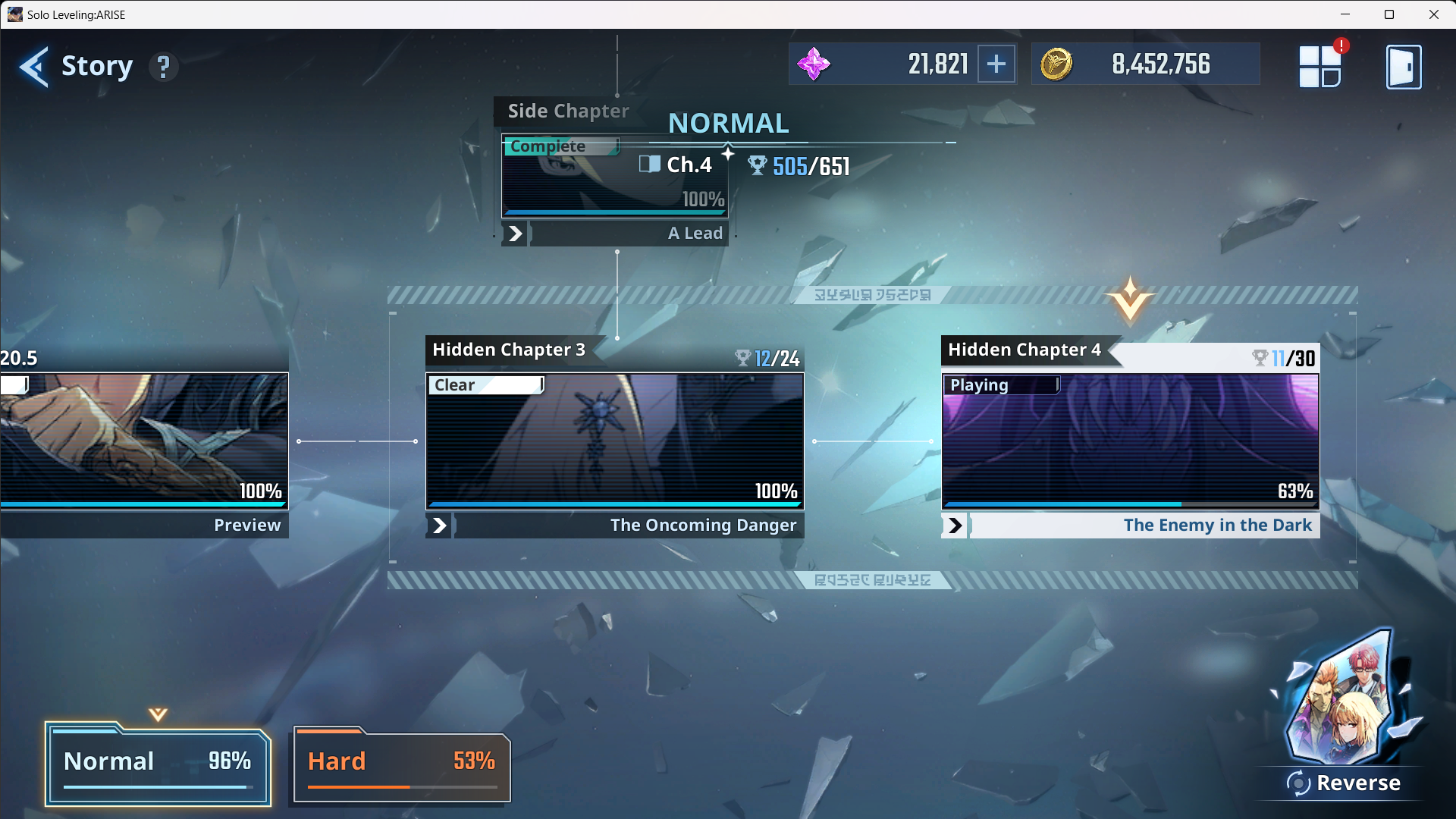Open the Preview chapter tile
The width and height of the screenshot is (1456, 819).
pyautogui.click(x=144, y=440)
